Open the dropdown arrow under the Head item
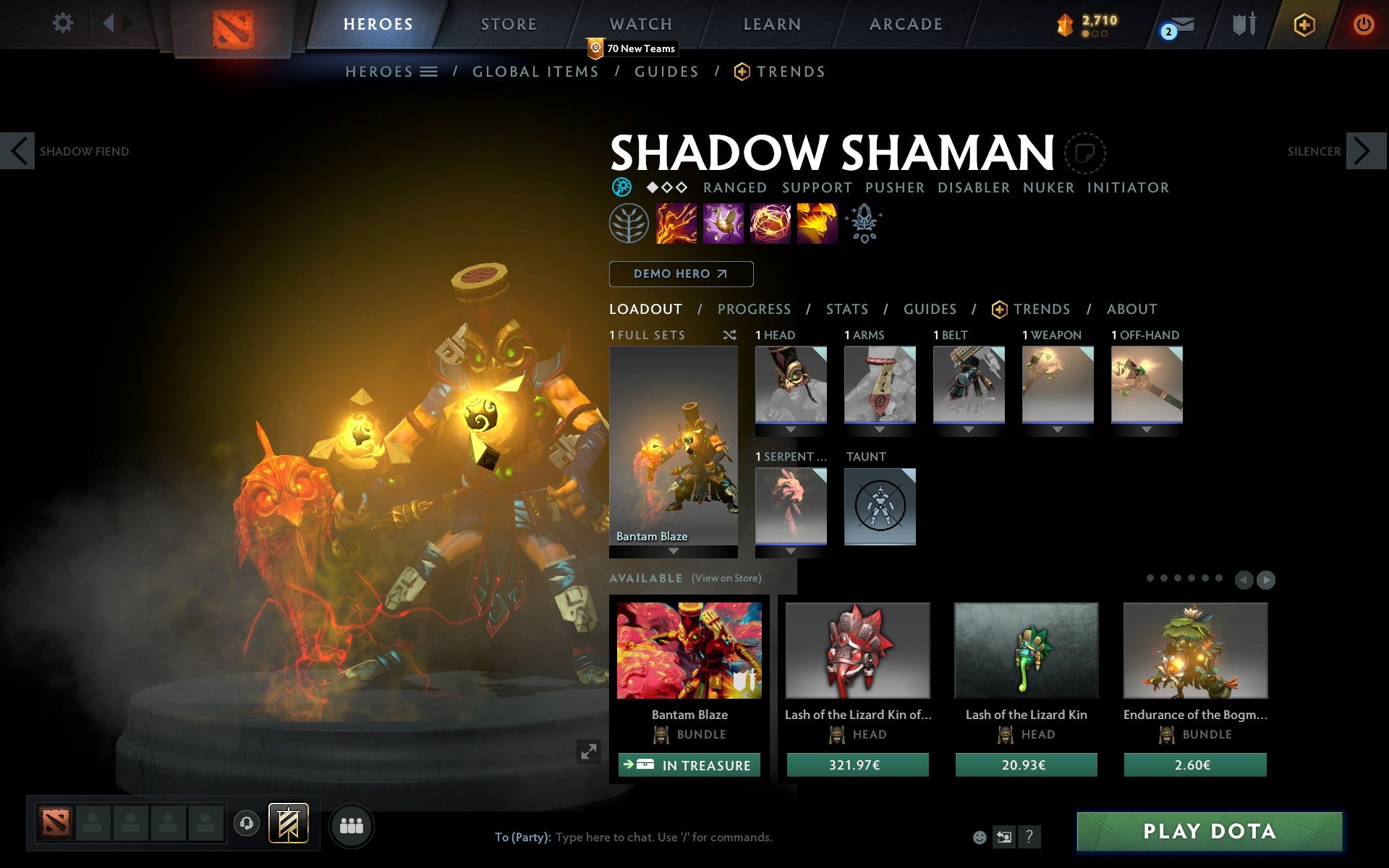Viewport: 1389px width, 868px height. click(790, 428)
